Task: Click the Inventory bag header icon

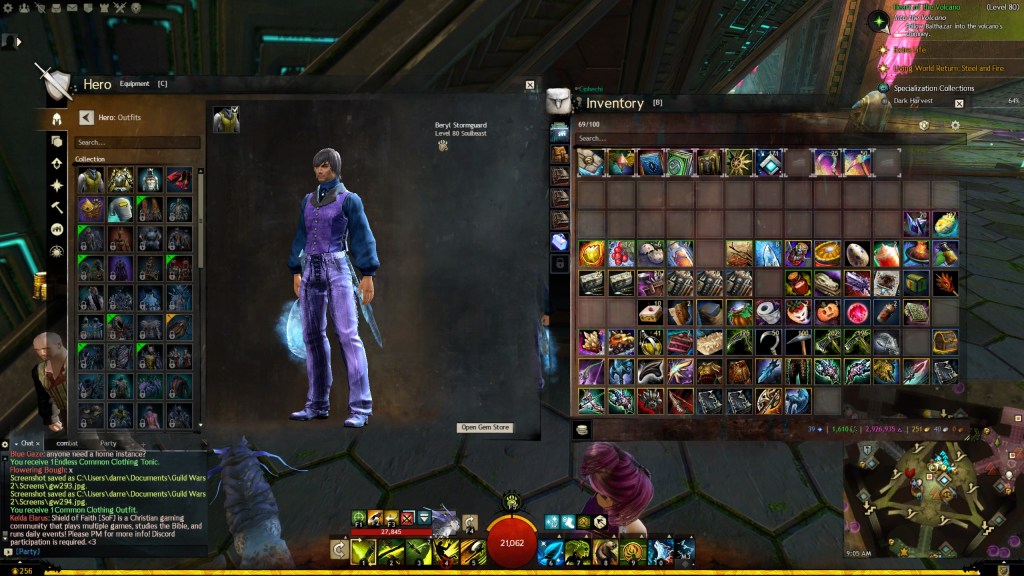Action: pos(558,102)
